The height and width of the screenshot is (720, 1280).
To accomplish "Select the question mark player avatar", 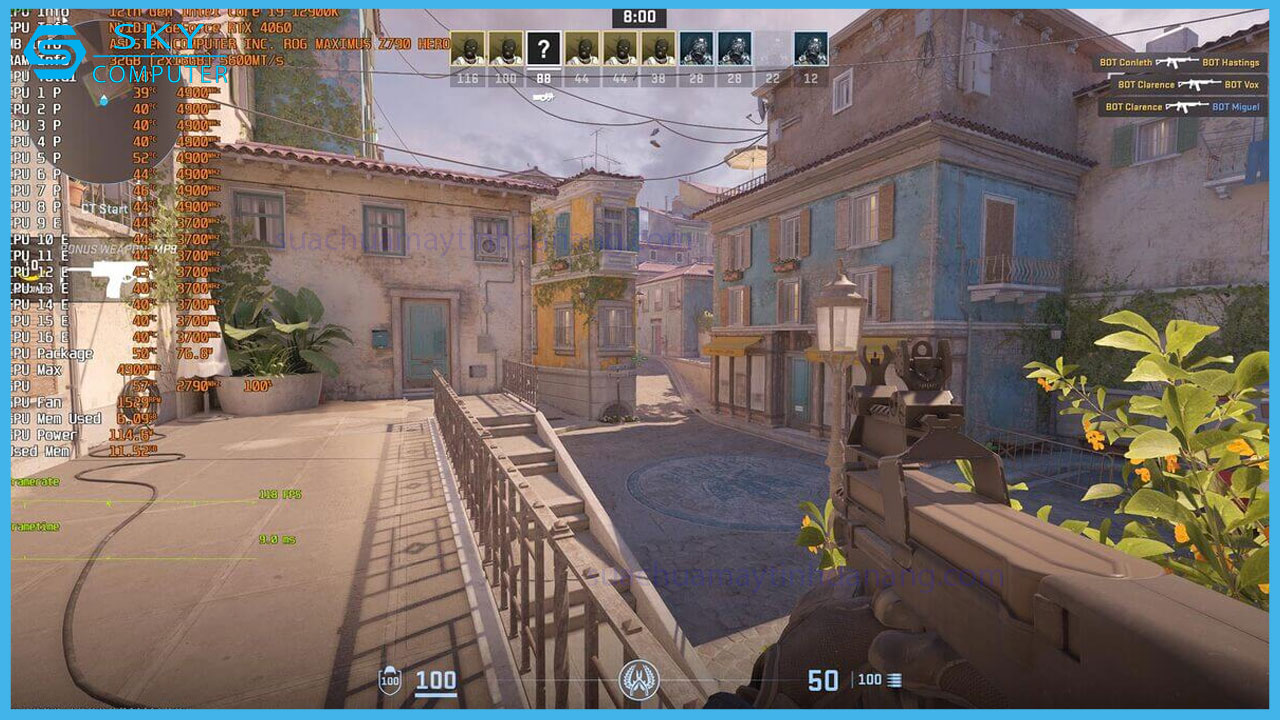I will [543, 48].
